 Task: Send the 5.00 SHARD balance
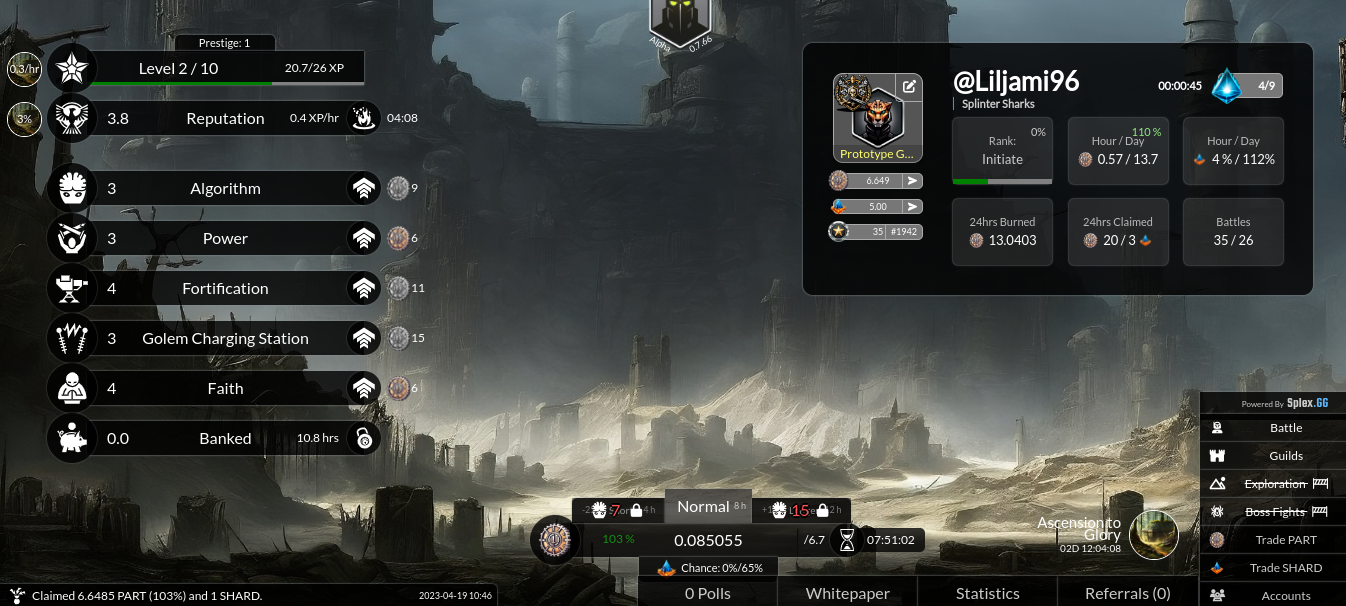click(912, 206)
